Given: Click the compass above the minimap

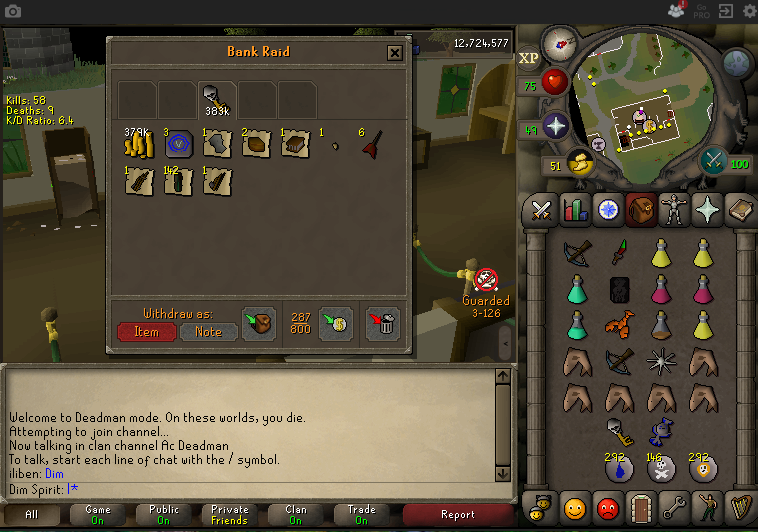Looking at the screenshot, I should pos(558,43).
